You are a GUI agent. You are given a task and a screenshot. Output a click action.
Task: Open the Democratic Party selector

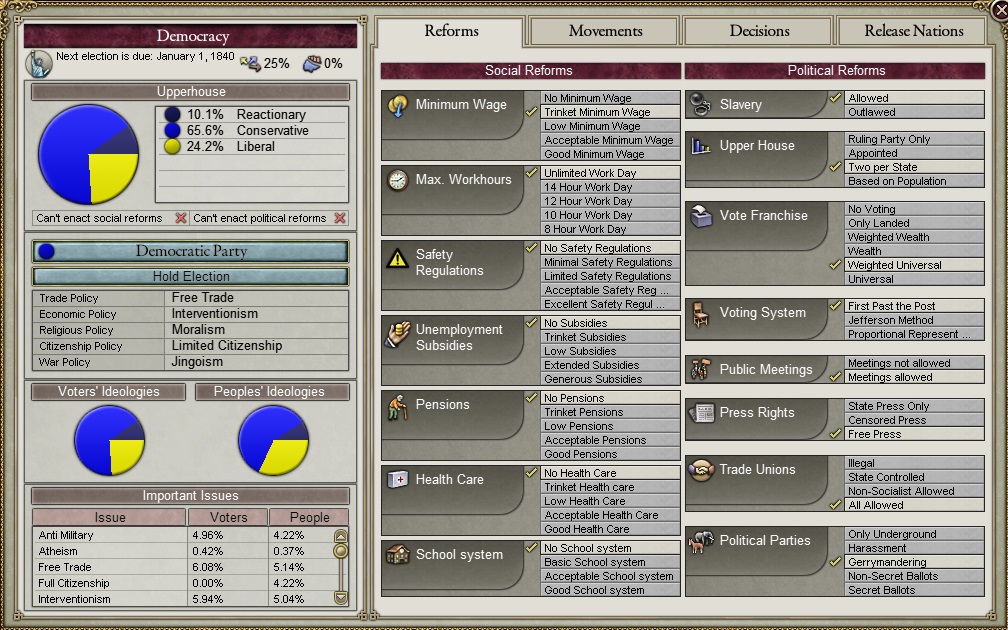(190, 251)
